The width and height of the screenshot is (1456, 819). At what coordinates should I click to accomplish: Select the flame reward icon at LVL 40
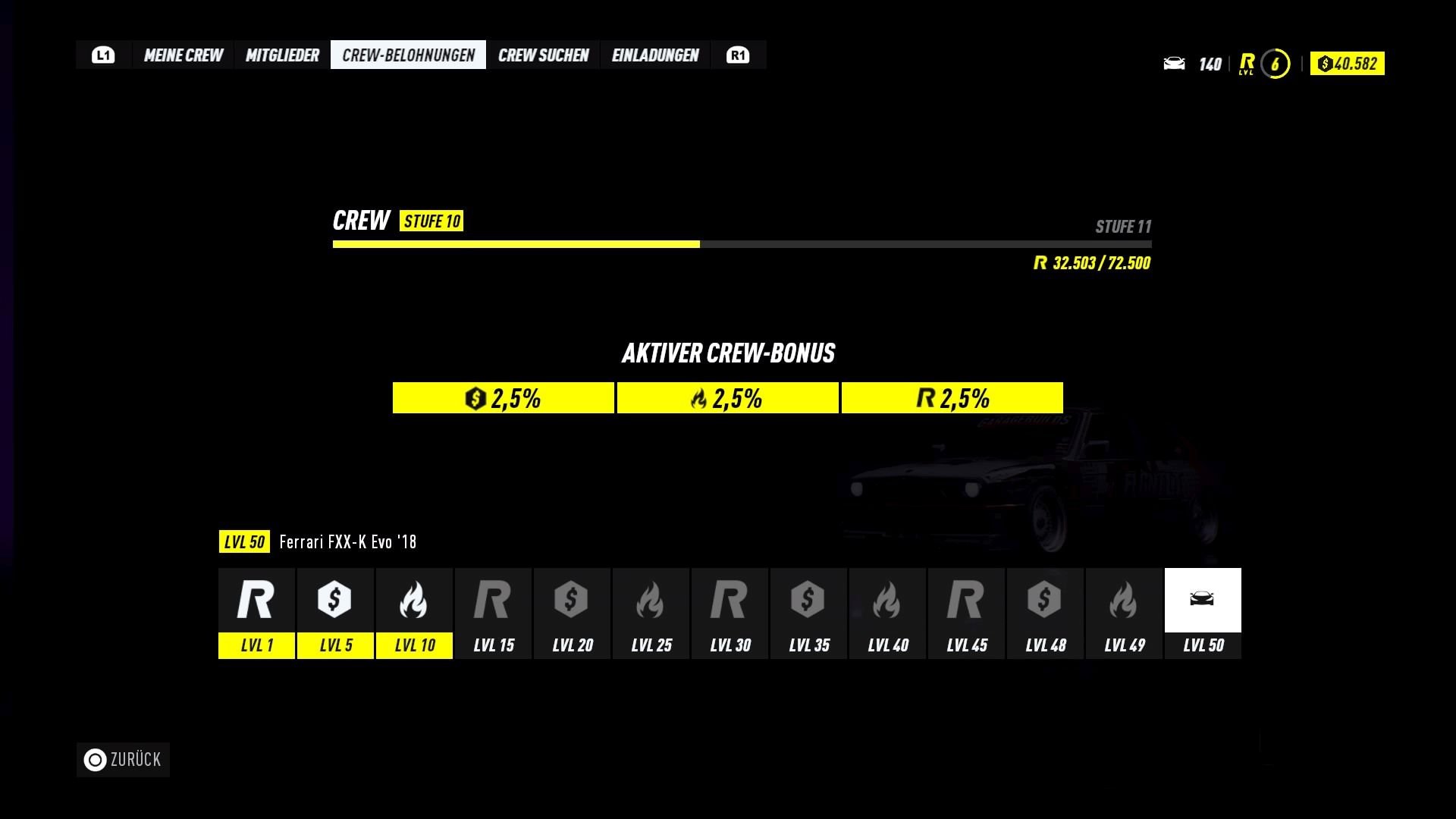tap(887, 600)
